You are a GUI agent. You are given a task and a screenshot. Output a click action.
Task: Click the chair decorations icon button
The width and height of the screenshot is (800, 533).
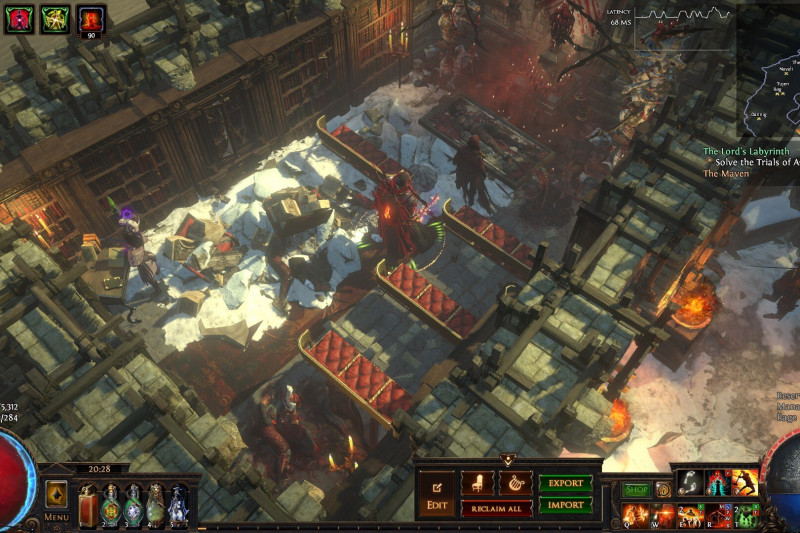tap(478, 483)
